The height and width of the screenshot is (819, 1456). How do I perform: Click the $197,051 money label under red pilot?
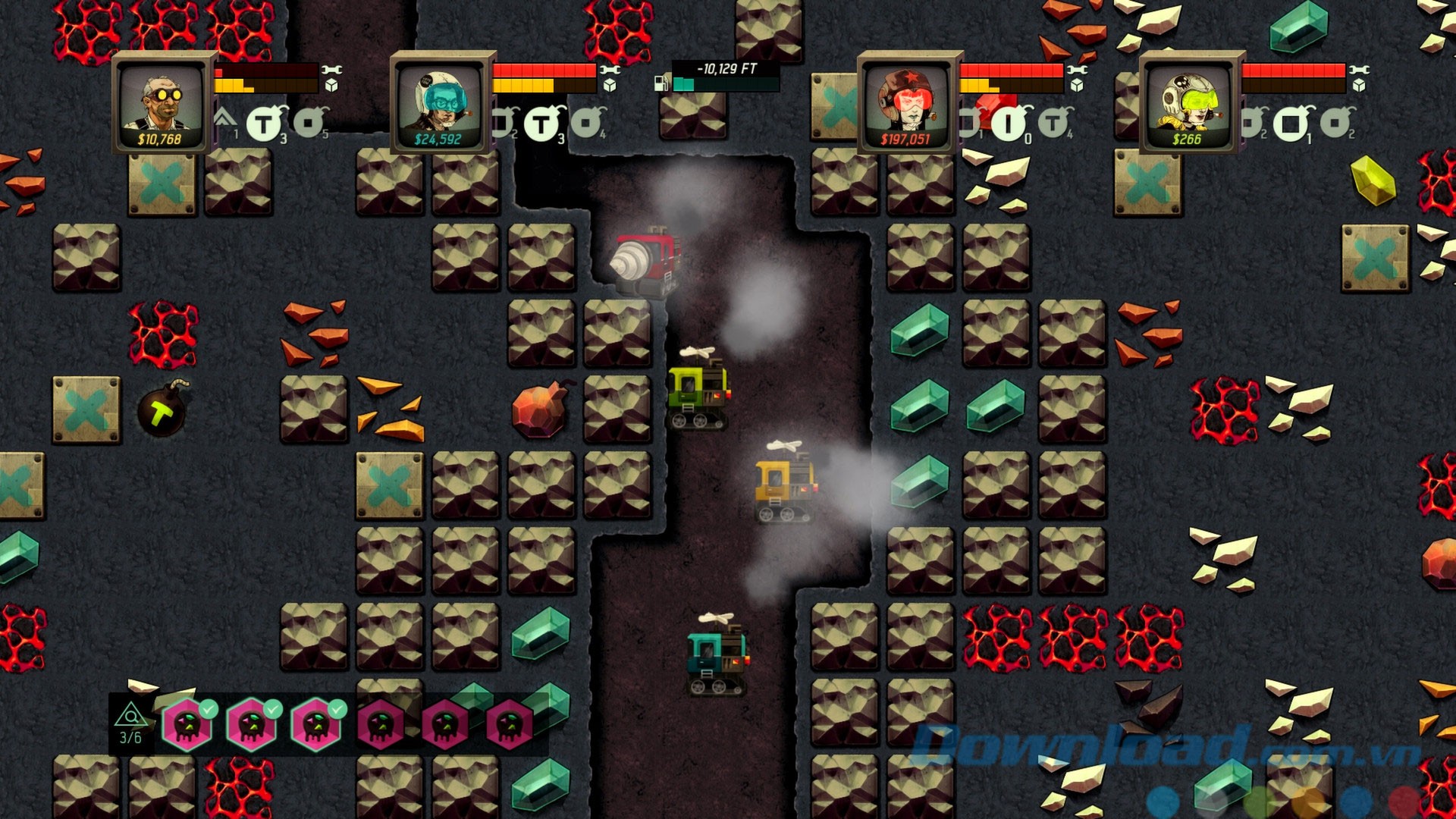click(906, 138)
